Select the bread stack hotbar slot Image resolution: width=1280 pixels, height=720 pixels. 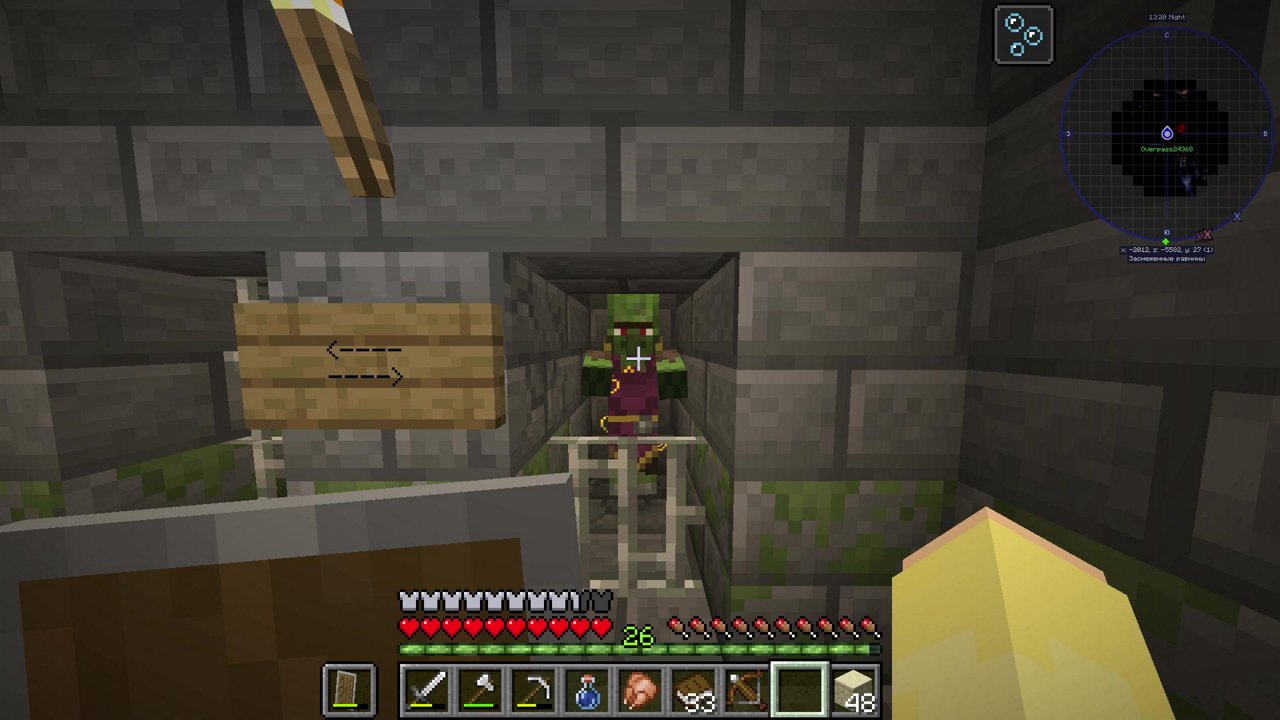tap(693, 691)
